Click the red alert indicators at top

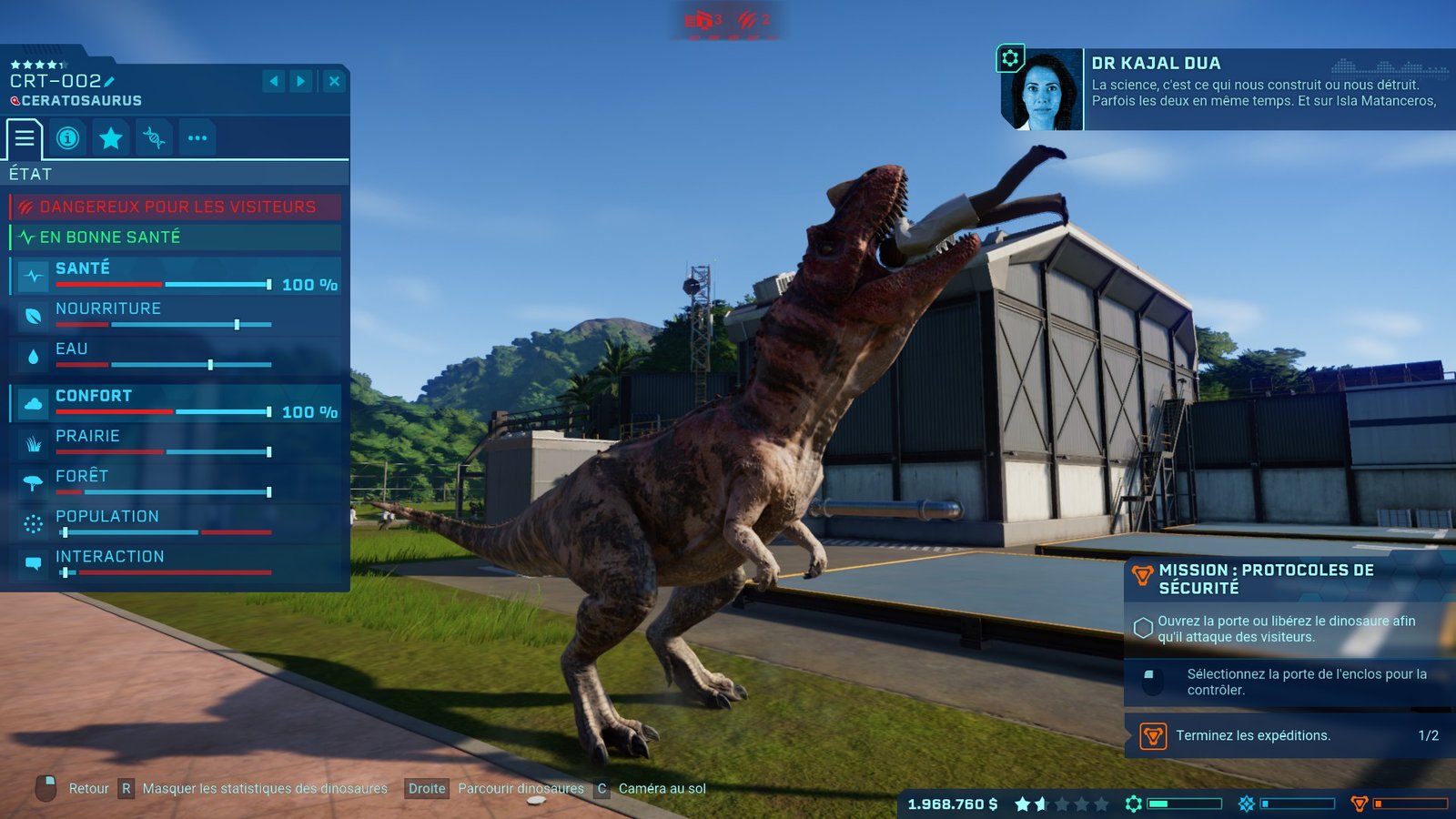(728, 20)
